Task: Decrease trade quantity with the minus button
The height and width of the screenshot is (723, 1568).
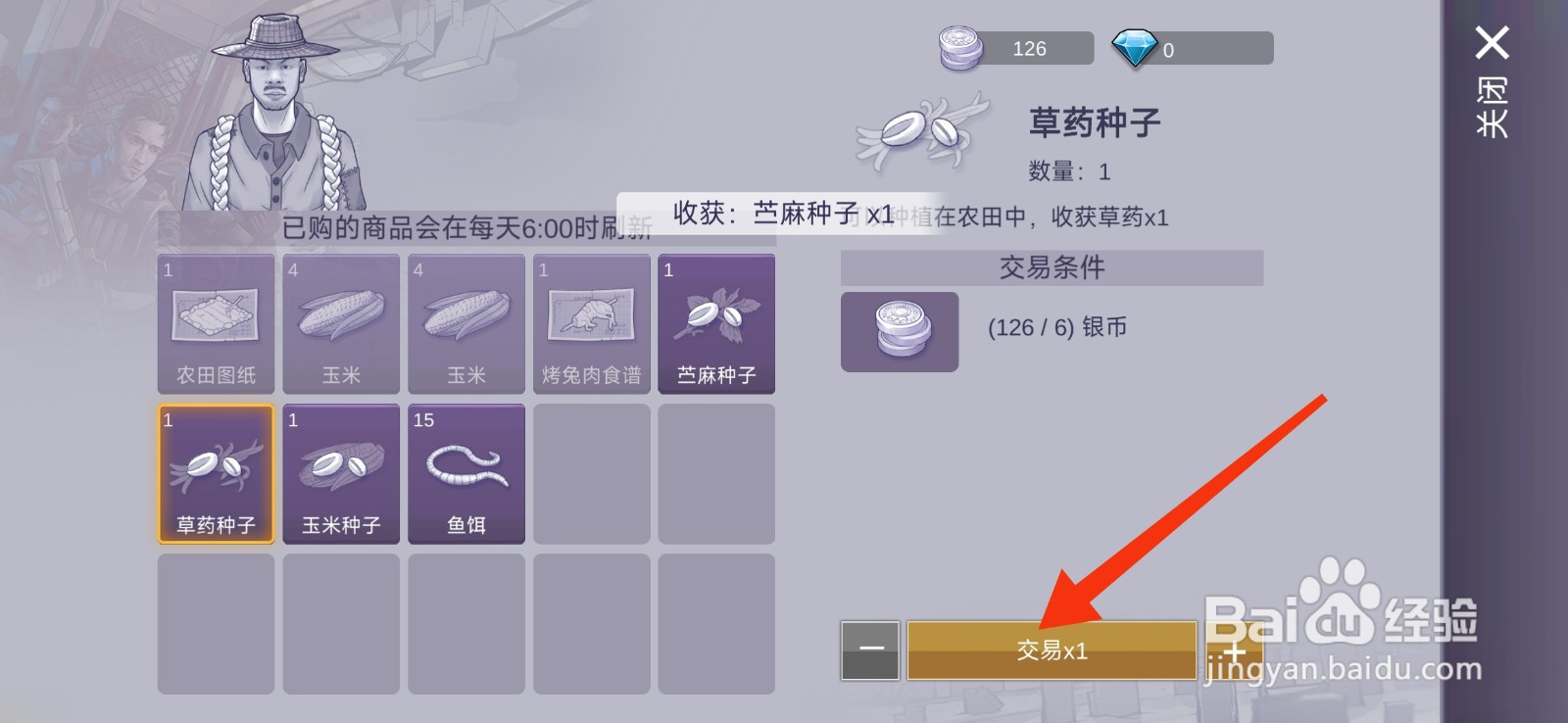Action: tap(870, 649)
